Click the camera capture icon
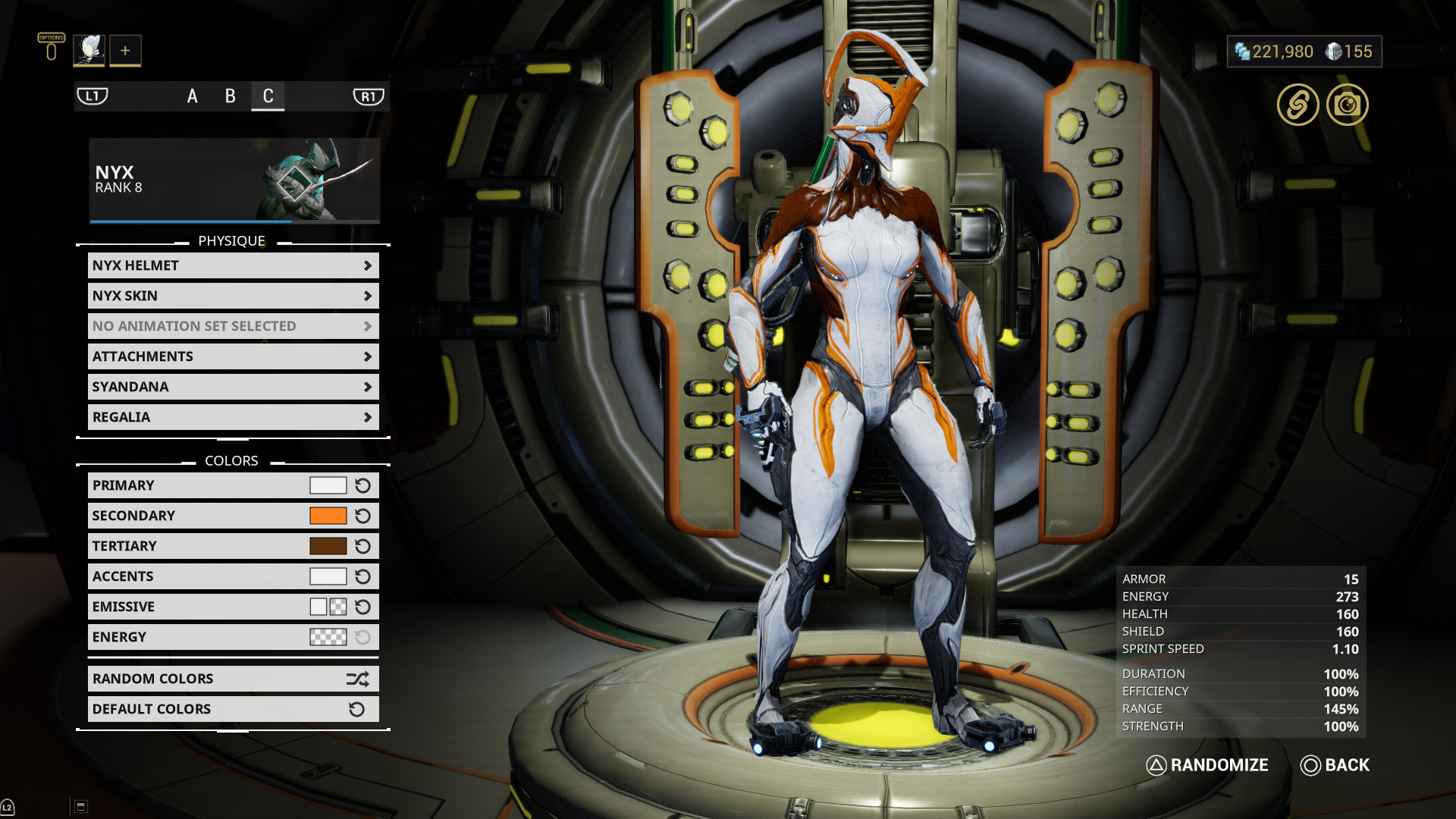This screenshot has height=819, width=1456. pyautogui.click(x=1347, y=105)
